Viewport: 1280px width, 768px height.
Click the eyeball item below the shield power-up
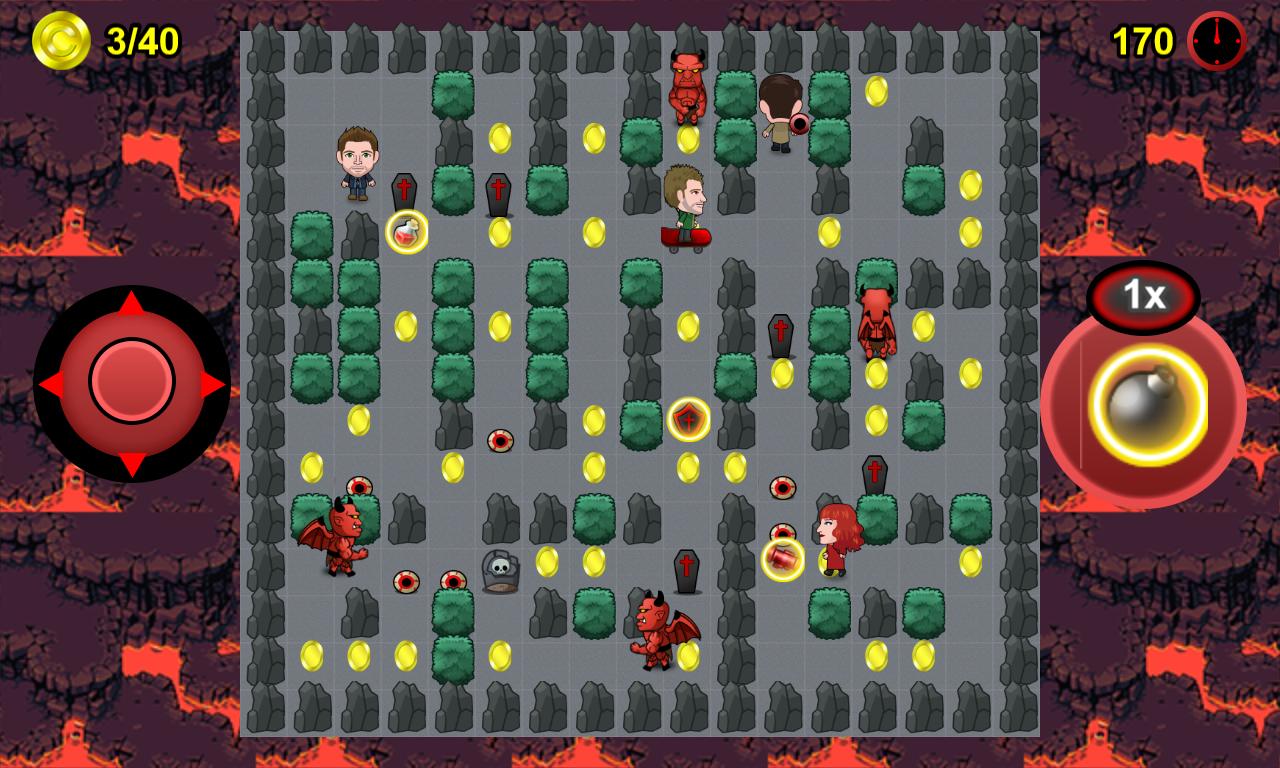[x=780, y=487]
